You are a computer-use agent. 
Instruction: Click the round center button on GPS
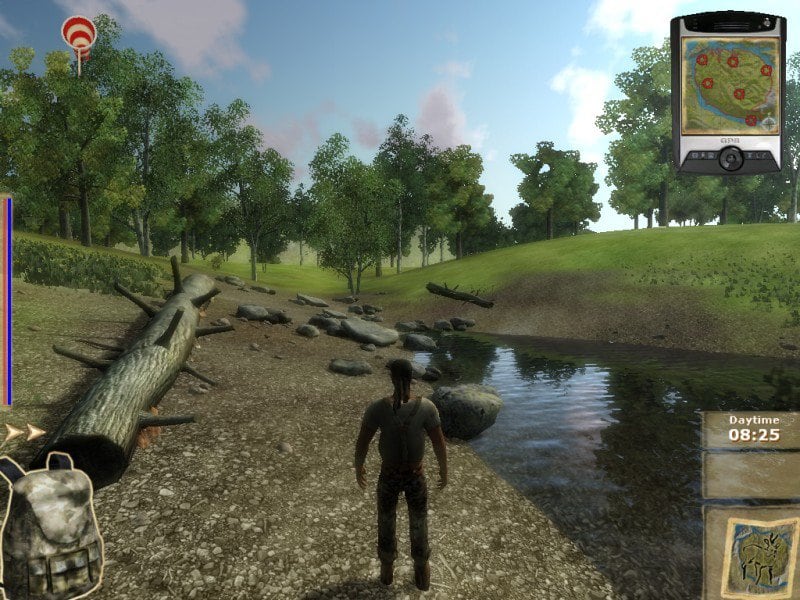(x=730, y=158)
